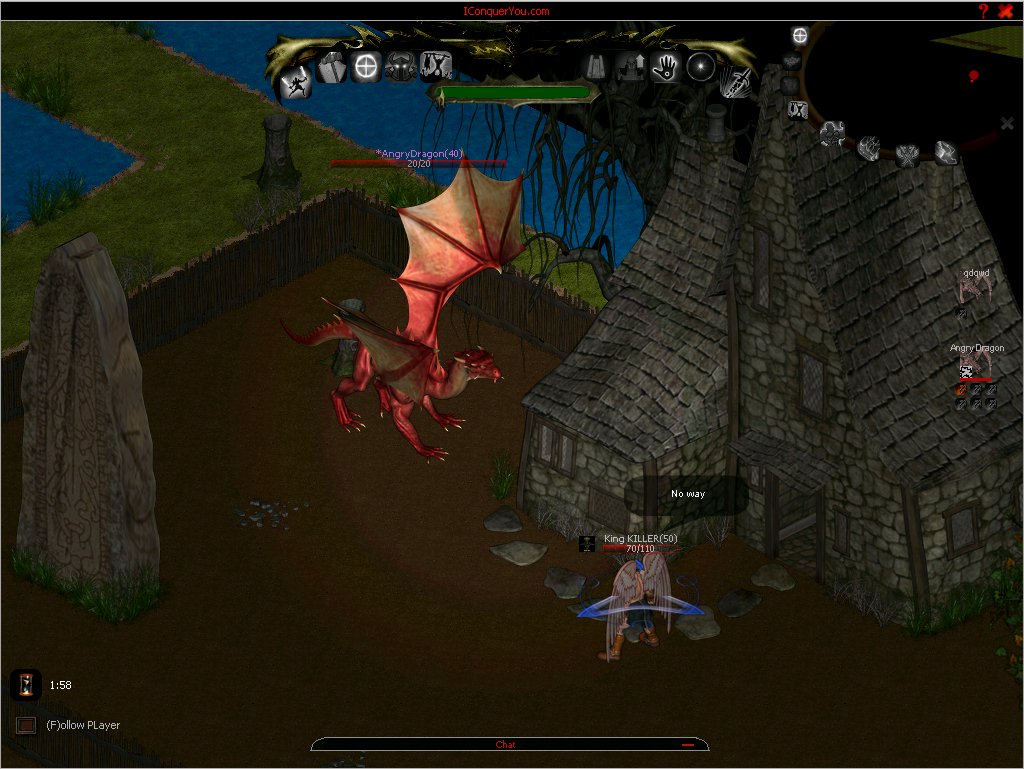This screenshot has width=1024, height=769.
Task: Click the crosshair icon beside the minimap
Action: (799, 36)
